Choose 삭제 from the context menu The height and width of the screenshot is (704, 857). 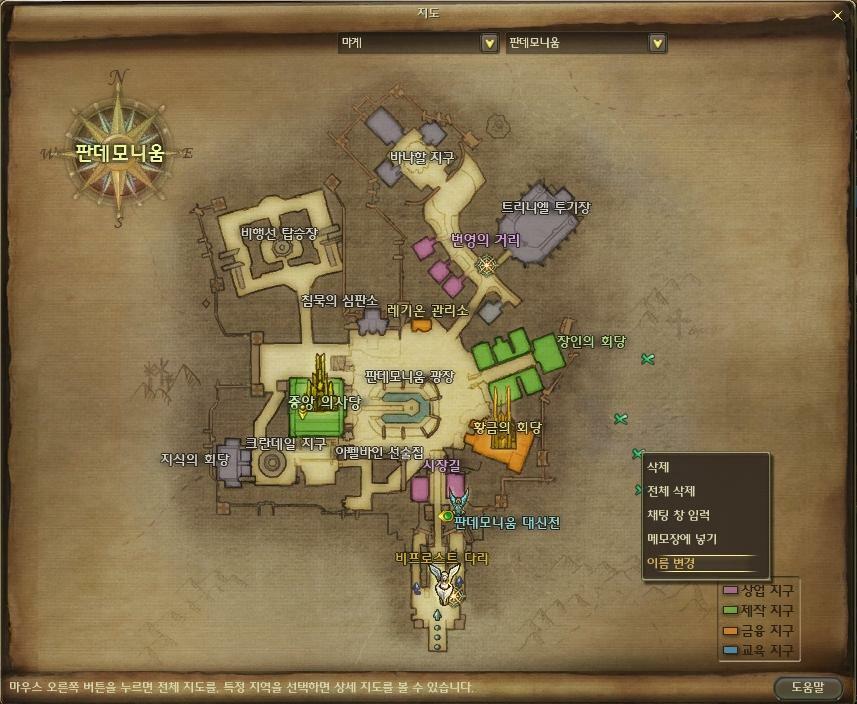click(x=658, y=467)
